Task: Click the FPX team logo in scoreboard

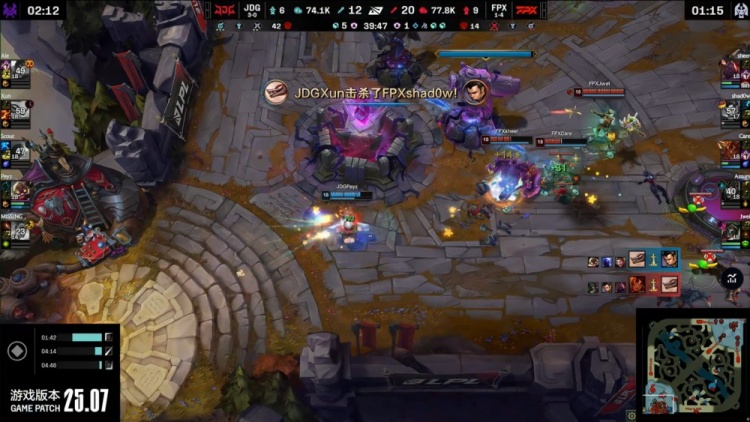Action: click(x=526, y=10)
